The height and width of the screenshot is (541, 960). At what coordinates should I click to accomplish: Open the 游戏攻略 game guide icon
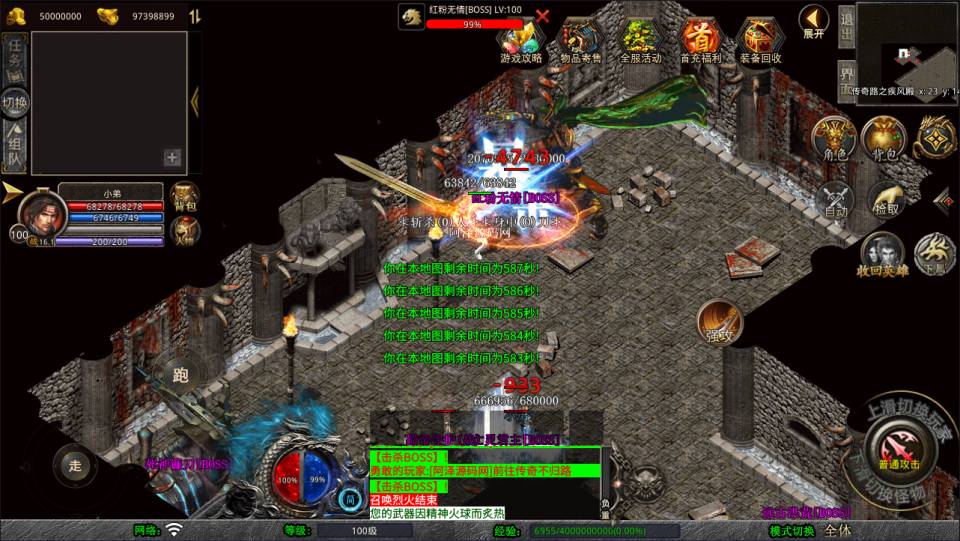[521, 38]
